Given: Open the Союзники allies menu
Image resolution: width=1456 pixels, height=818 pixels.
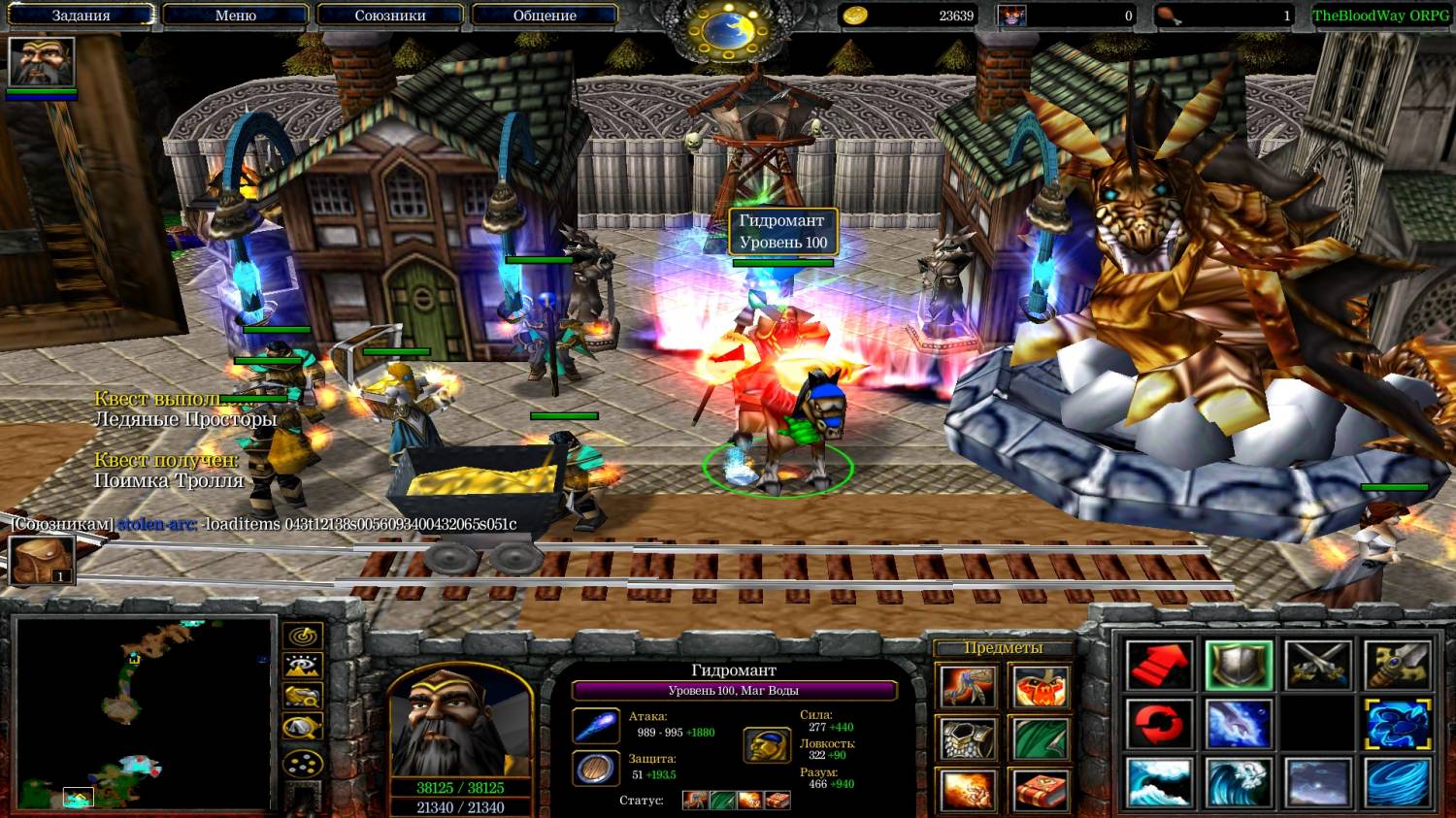Looking at the screenshot, I should tap(389, 16).
